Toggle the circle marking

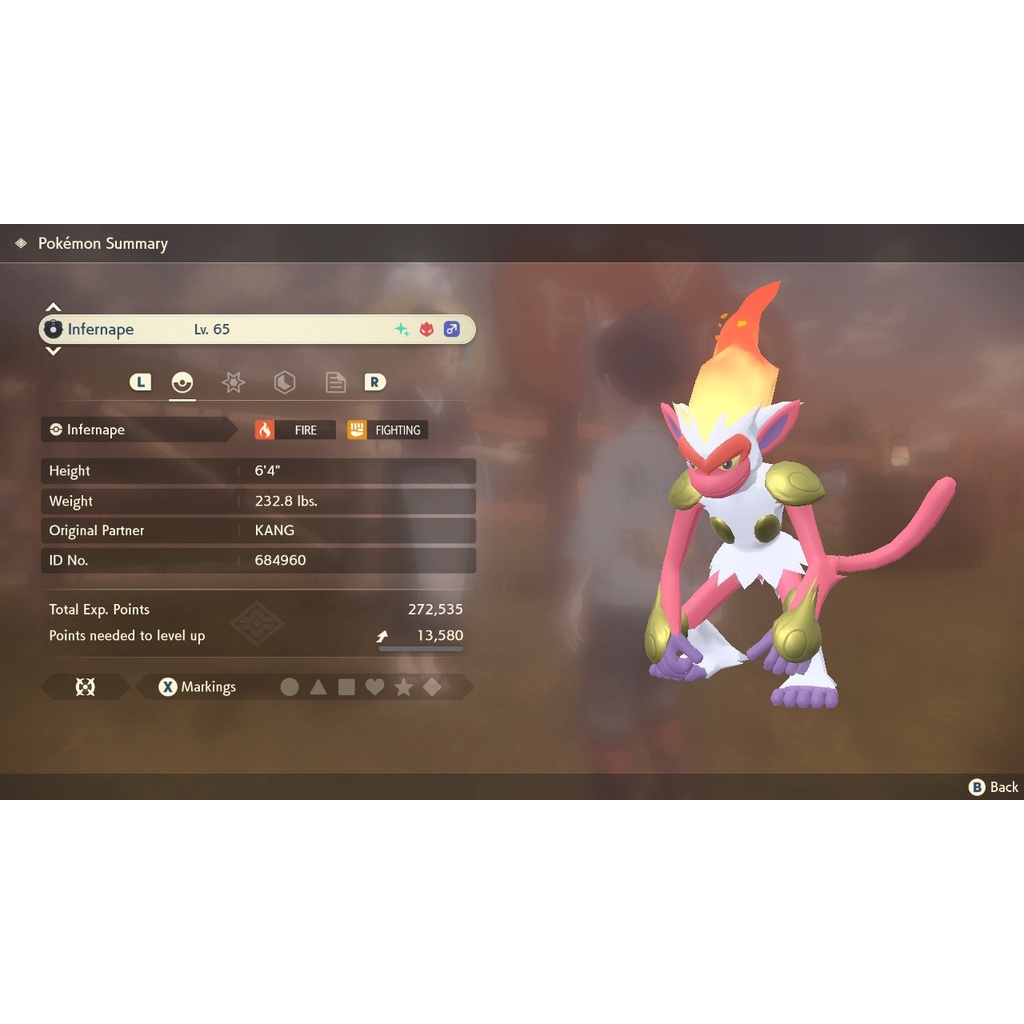(290, 687)
